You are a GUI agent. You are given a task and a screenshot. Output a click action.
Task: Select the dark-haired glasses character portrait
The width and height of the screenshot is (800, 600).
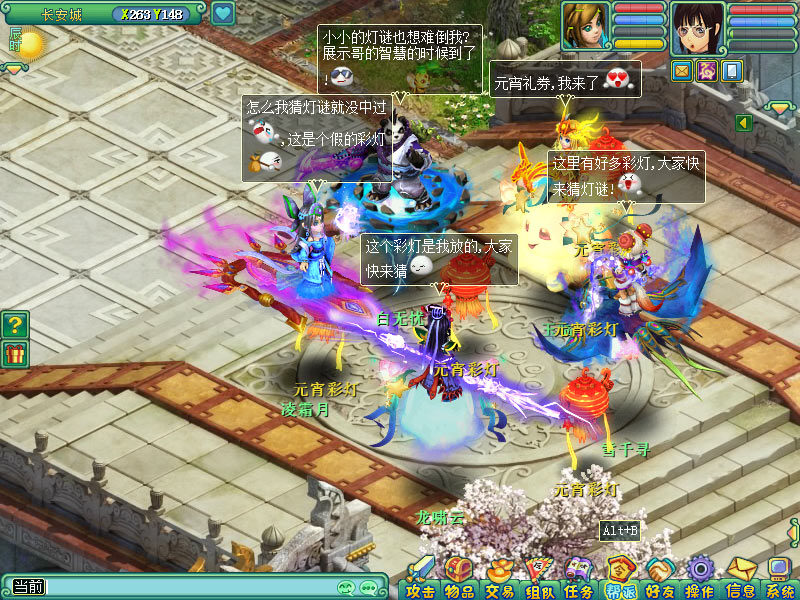pyautogui.click(x=697, y=28)
